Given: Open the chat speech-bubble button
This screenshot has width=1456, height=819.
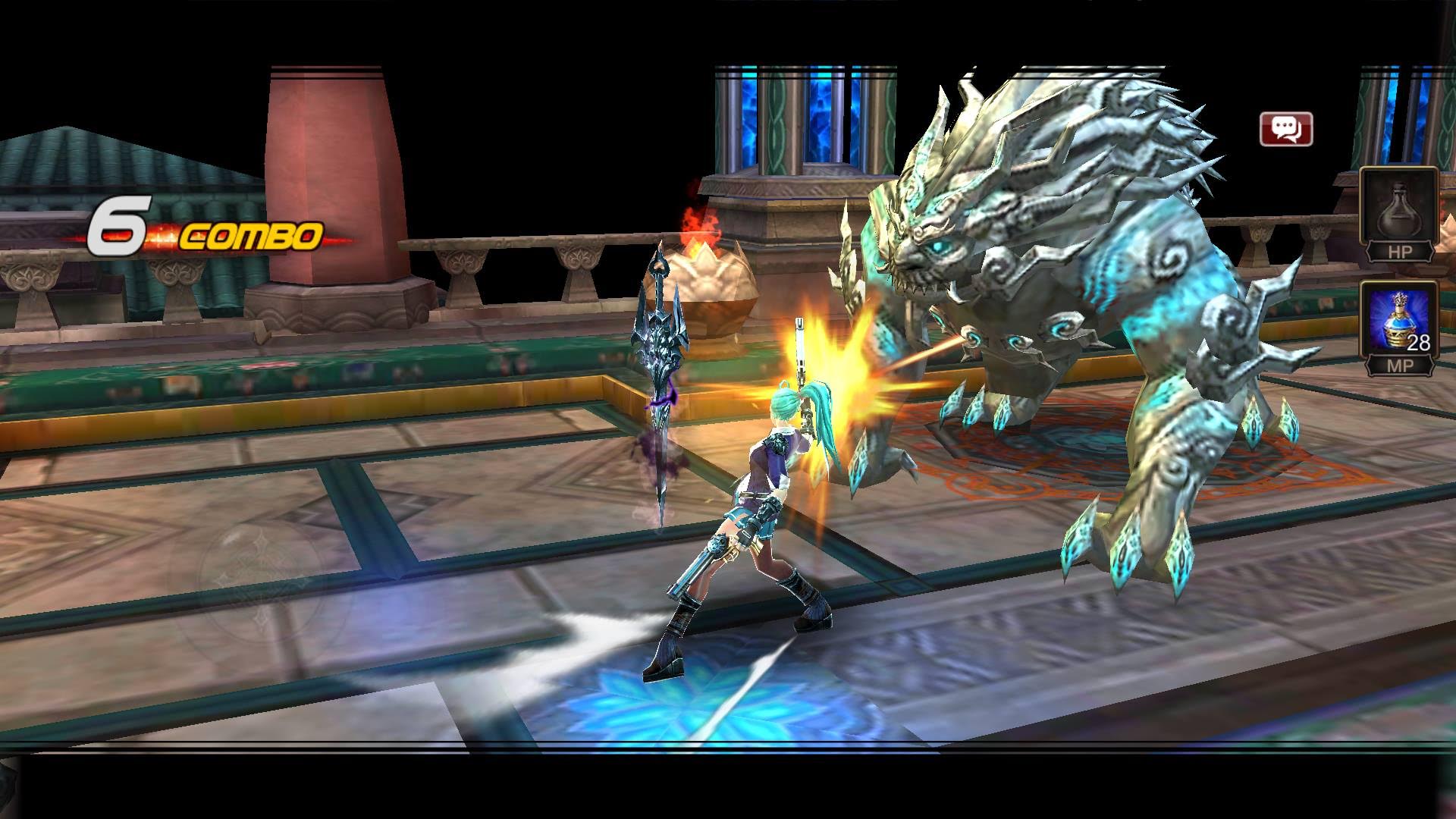Looking at the screenshot, I should point(1285,129).
